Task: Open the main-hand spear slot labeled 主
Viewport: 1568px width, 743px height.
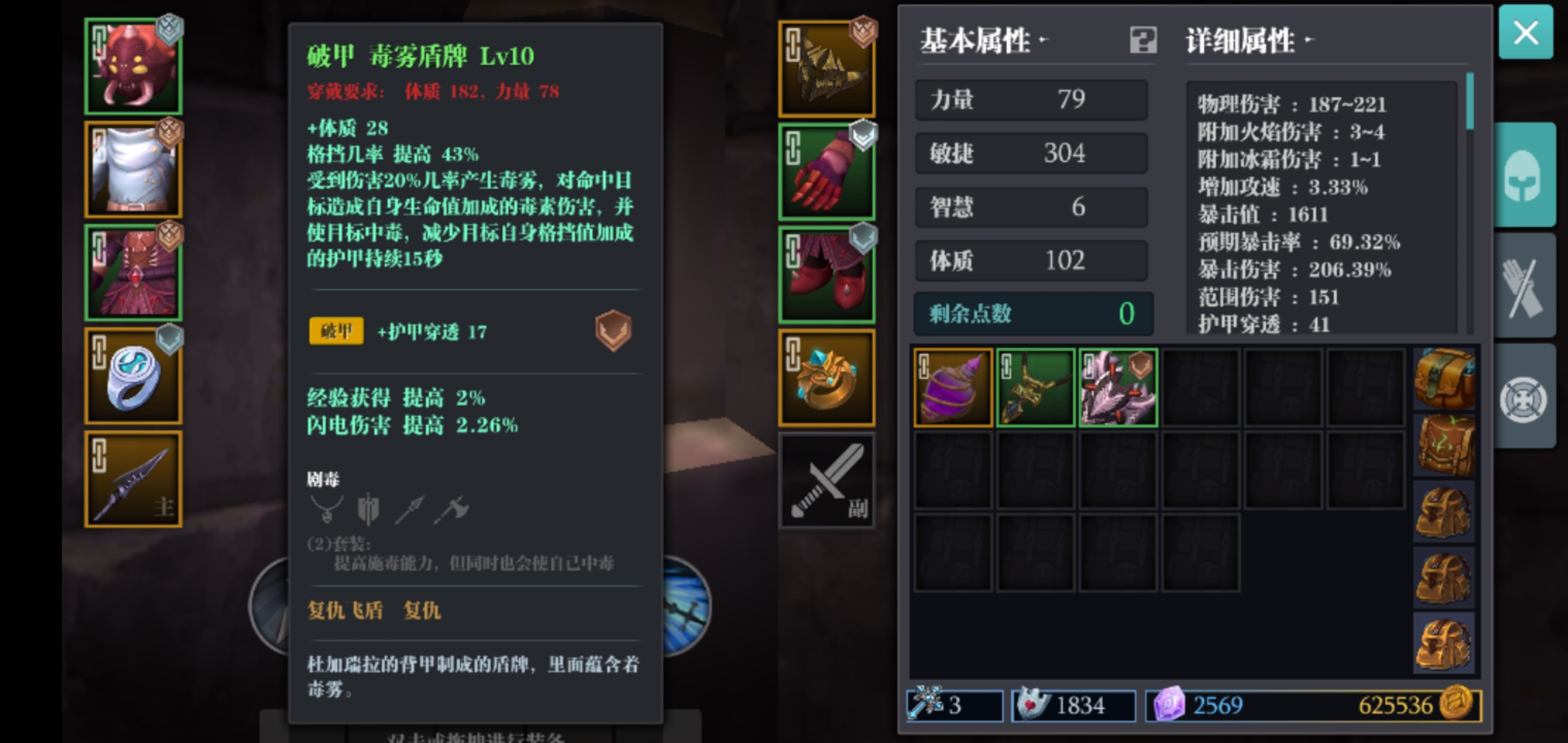Action: (x=133, y=478)
